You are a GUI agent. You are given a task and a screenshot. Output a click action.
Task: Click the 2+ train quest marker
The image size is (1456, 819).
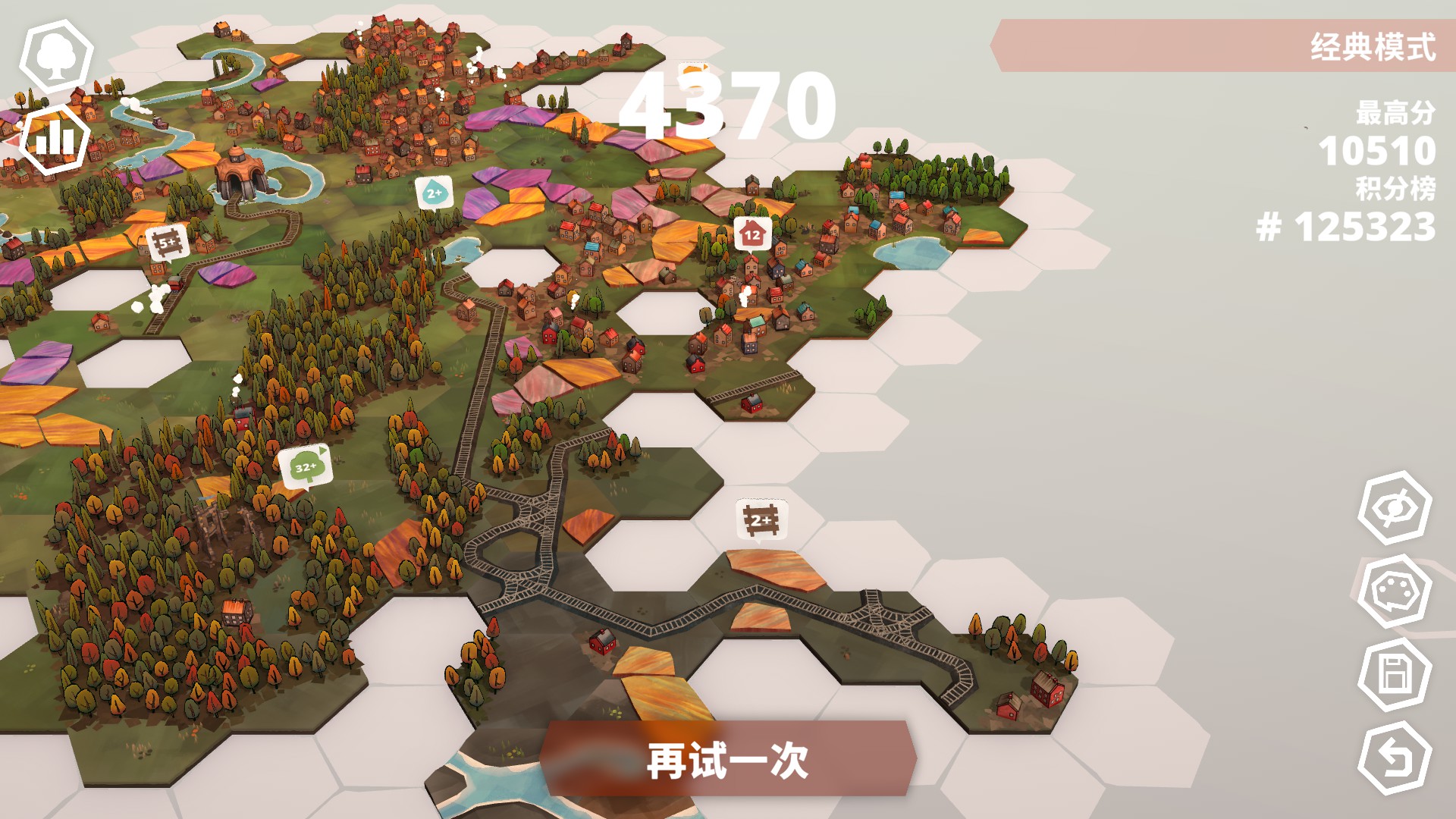click(x=434, y=193)
